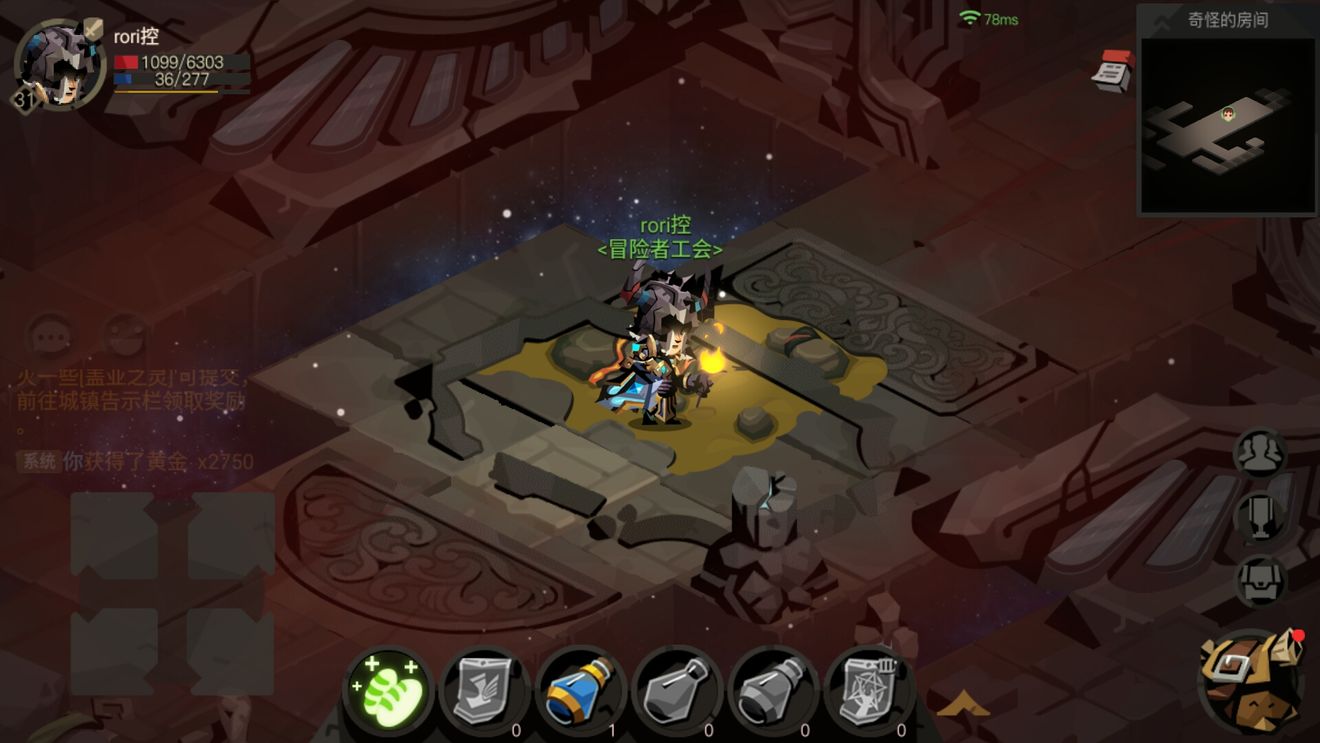Click the 系统 message about gold

tap(136, 462)
